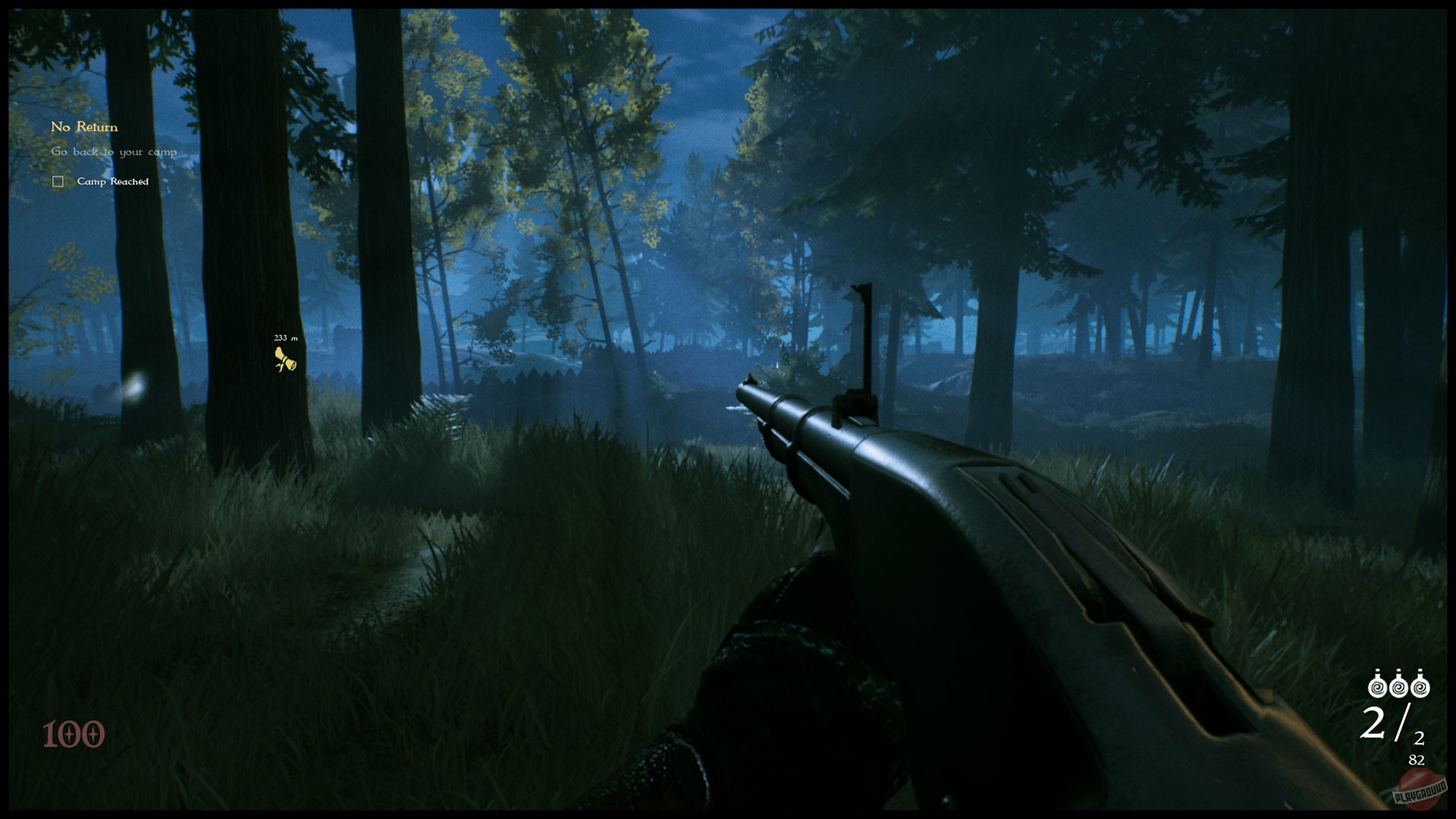This screenshot has height=819, width=1456.
Task: Click the small magazine capacity numeral 2
Action: (x=1419, y=737)
